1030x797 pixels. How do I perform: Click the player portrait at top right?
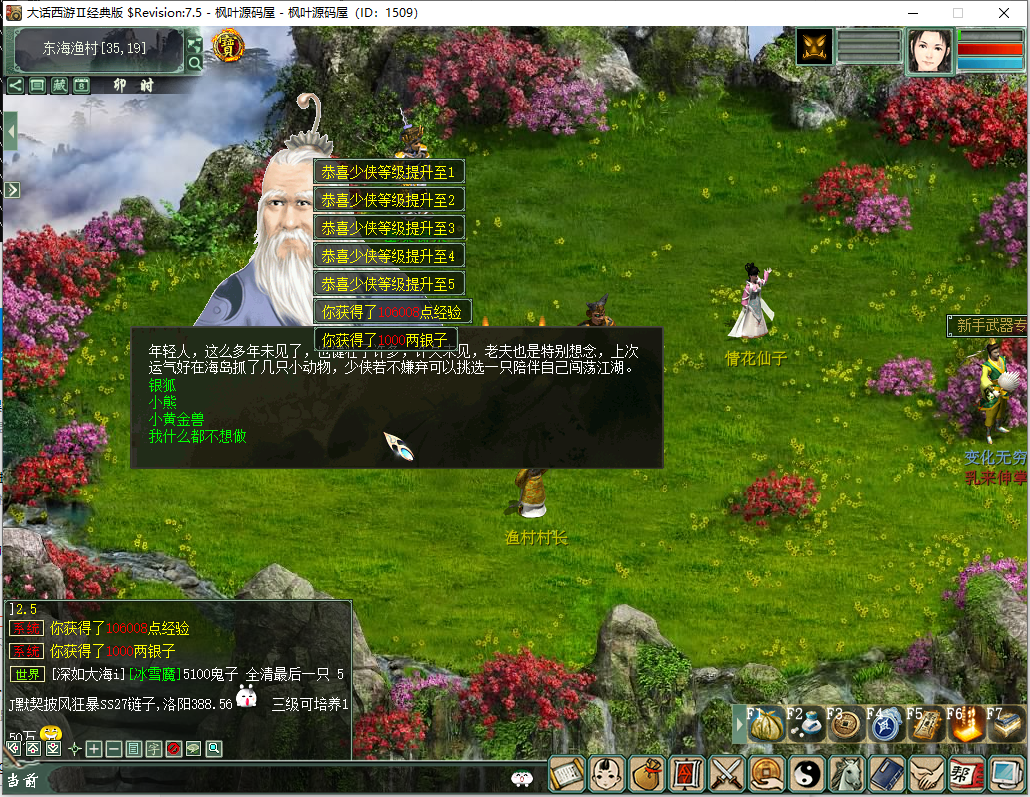(x=929, y=50)
